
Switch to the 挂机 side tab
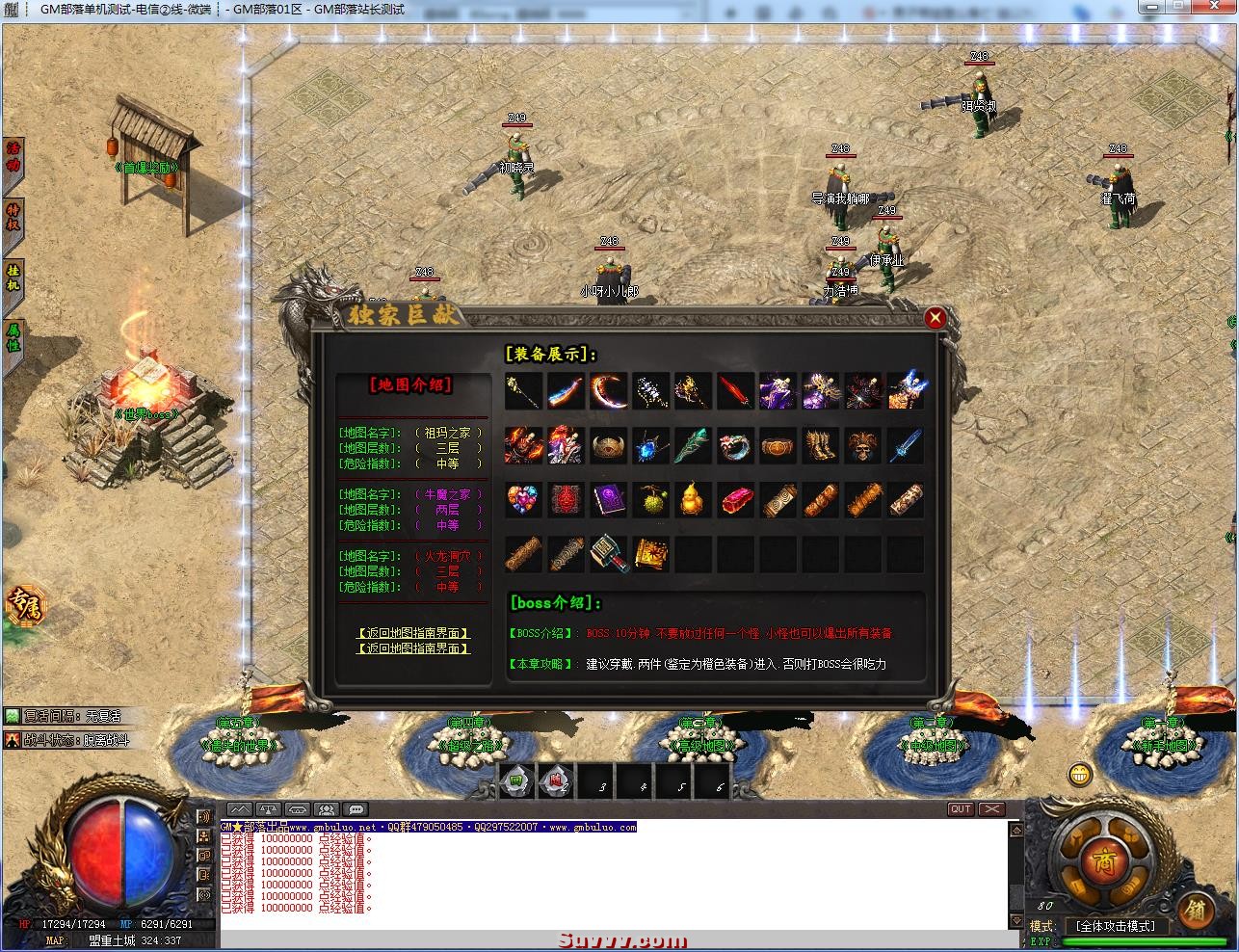(13, 278)
